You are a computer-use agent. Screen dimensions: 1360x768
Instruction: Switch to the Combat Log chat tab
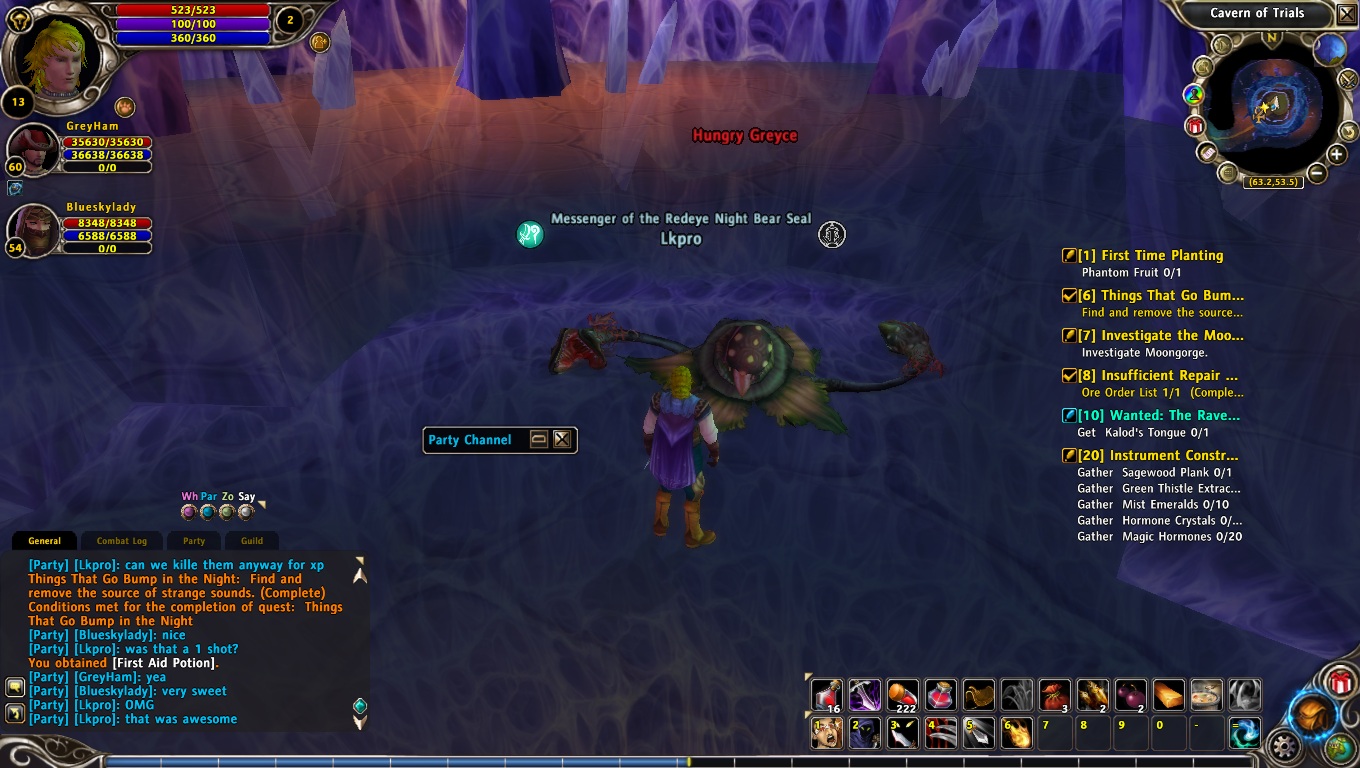(121, 541)
